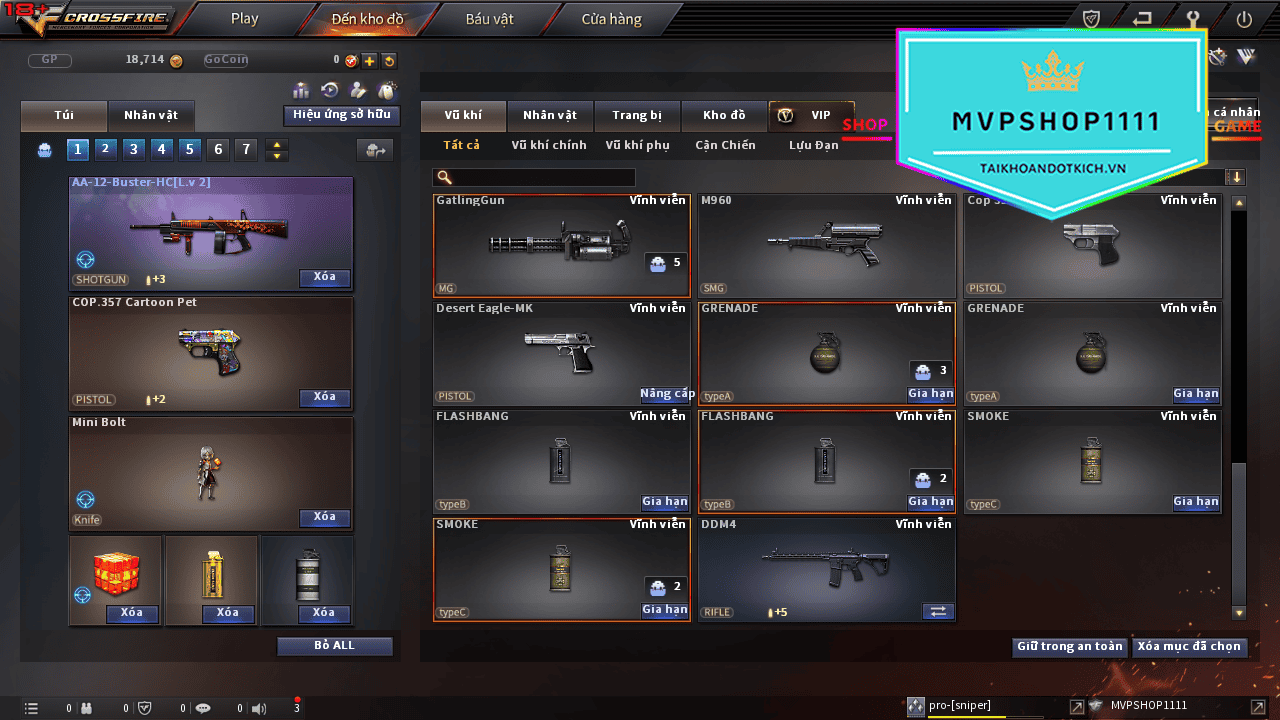1280x720 pixels.
Task: Select bag preset number 3
Action: coord(133,150)
